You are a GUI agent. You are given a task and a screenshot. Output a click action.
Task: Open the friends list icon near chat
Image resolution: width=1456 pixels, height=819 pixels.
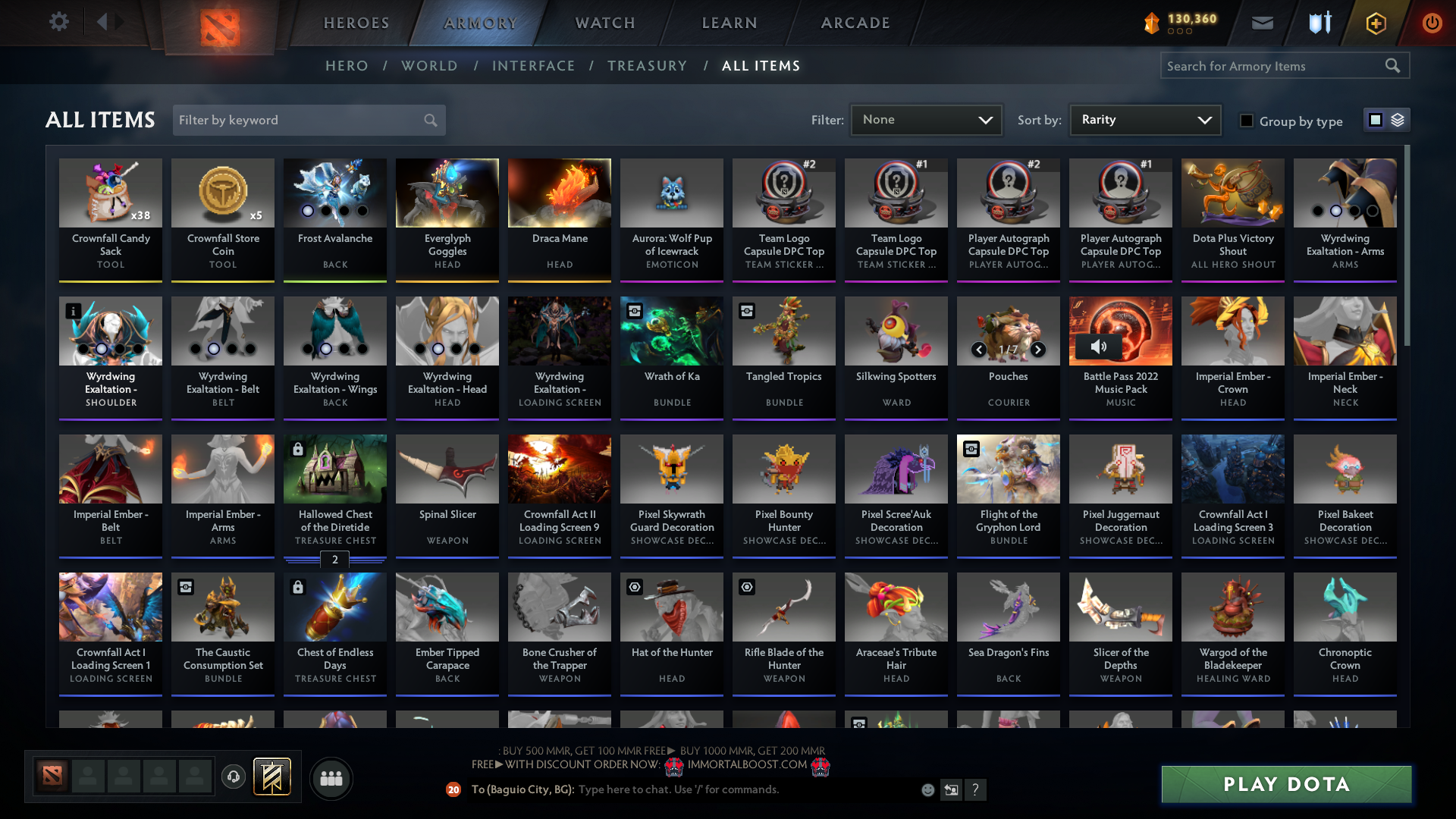(x=331, y=778)
